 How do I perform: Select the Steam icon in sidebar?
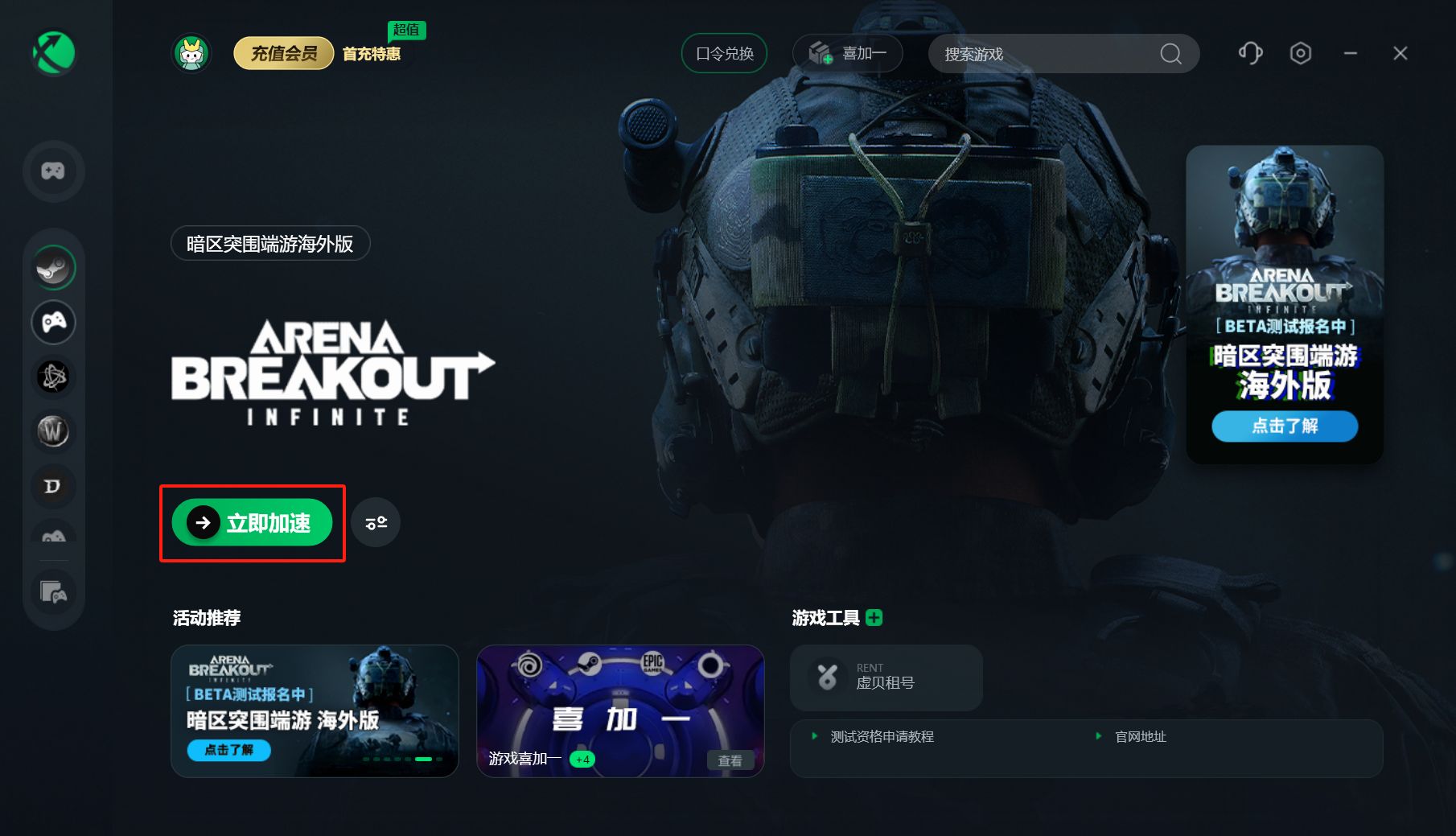[54, 268]
